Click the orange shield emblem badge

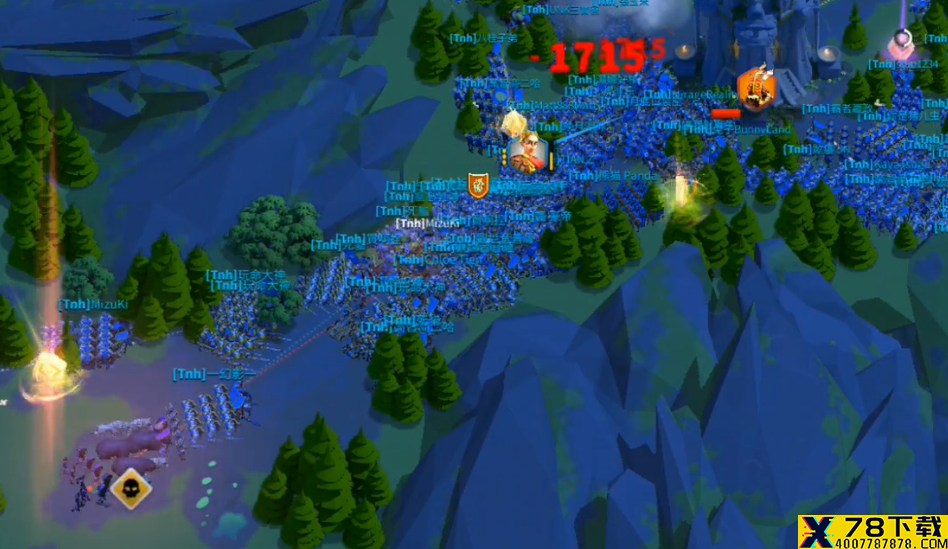pyautogui.click(x=479, y=184)
